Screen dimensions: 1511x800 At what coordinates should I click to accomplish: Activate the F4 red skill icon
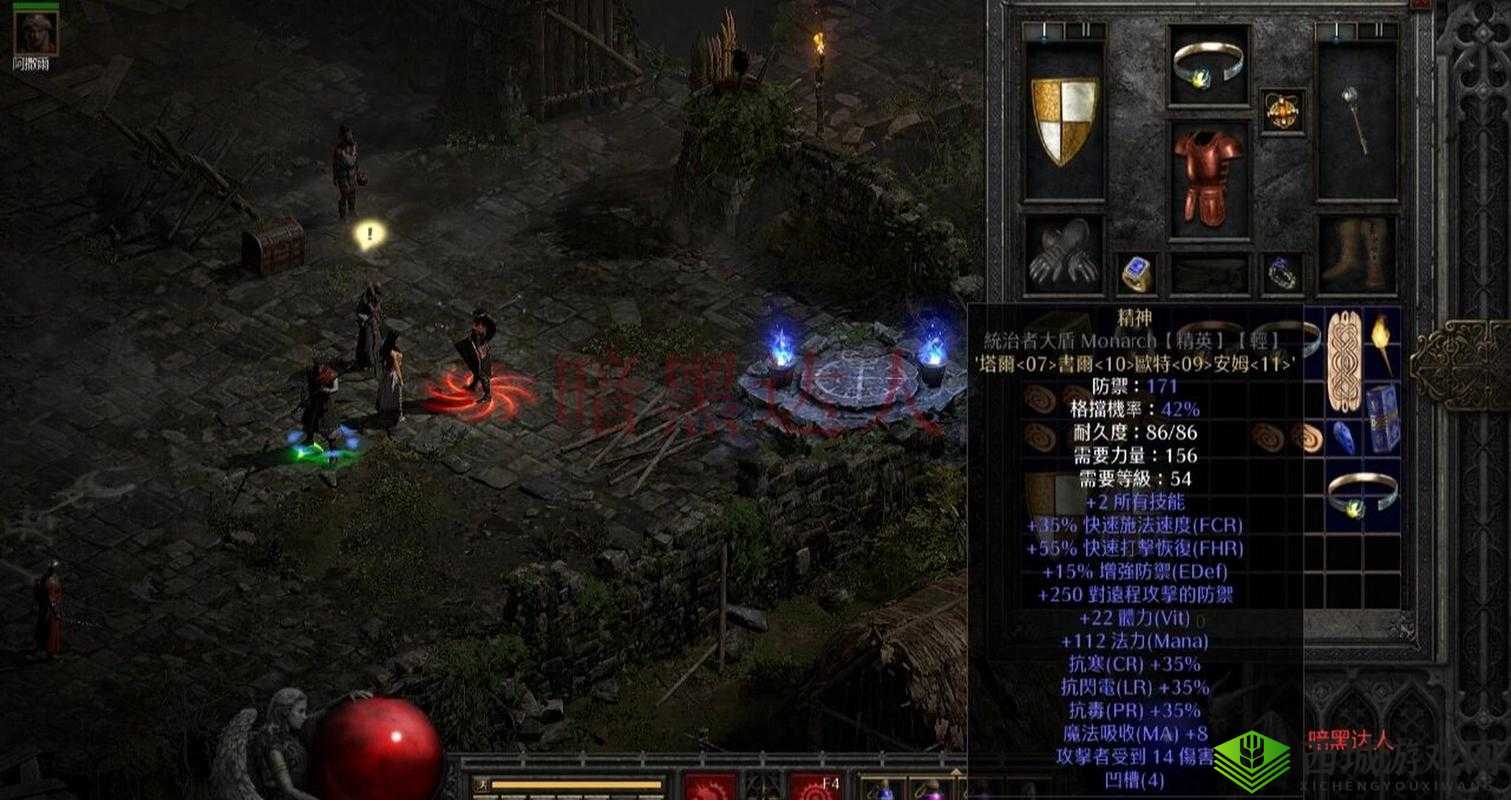pos(815,788)
